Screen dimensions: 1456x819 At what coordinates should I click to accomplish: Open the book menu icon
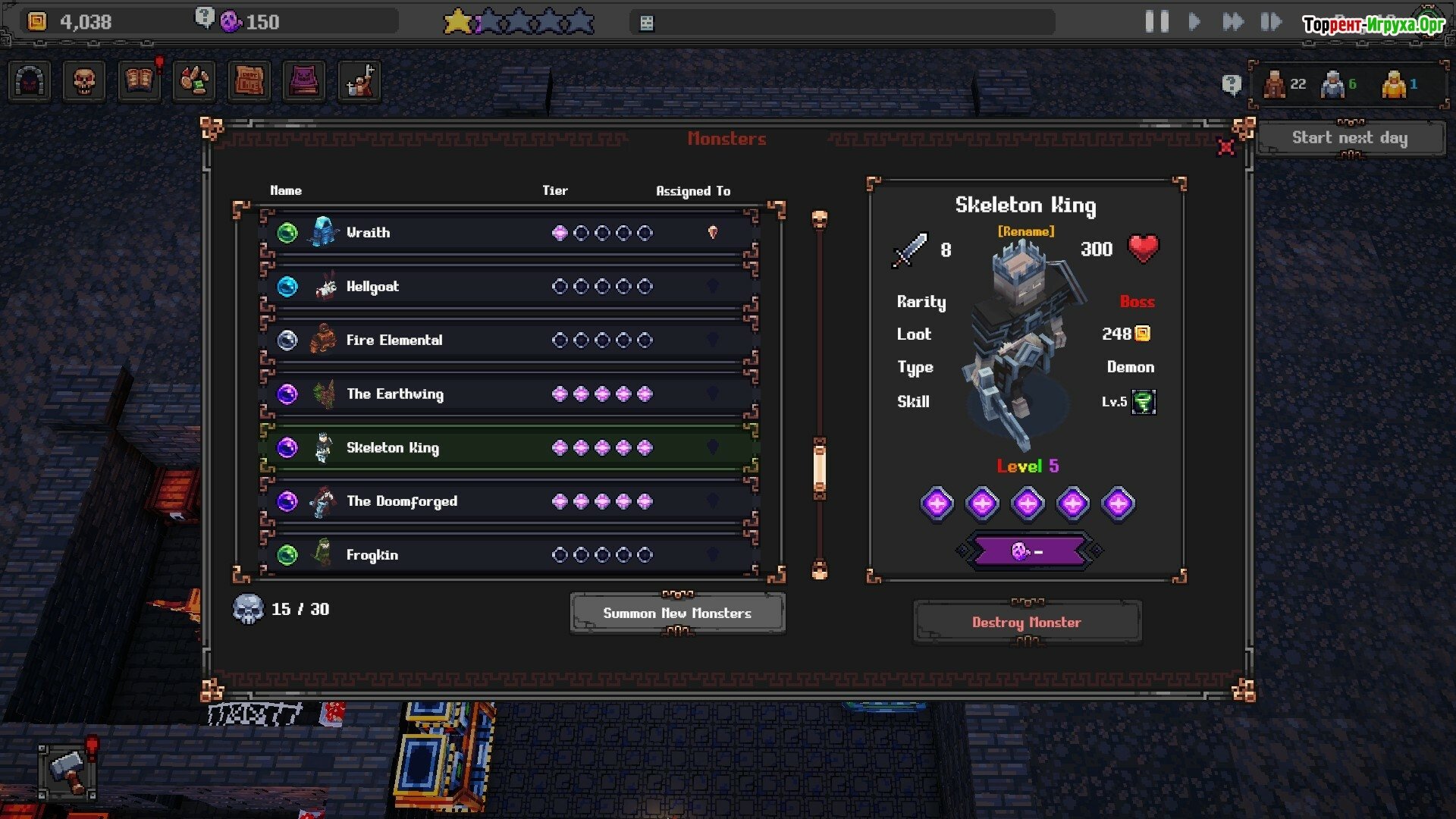coord(139,81)
